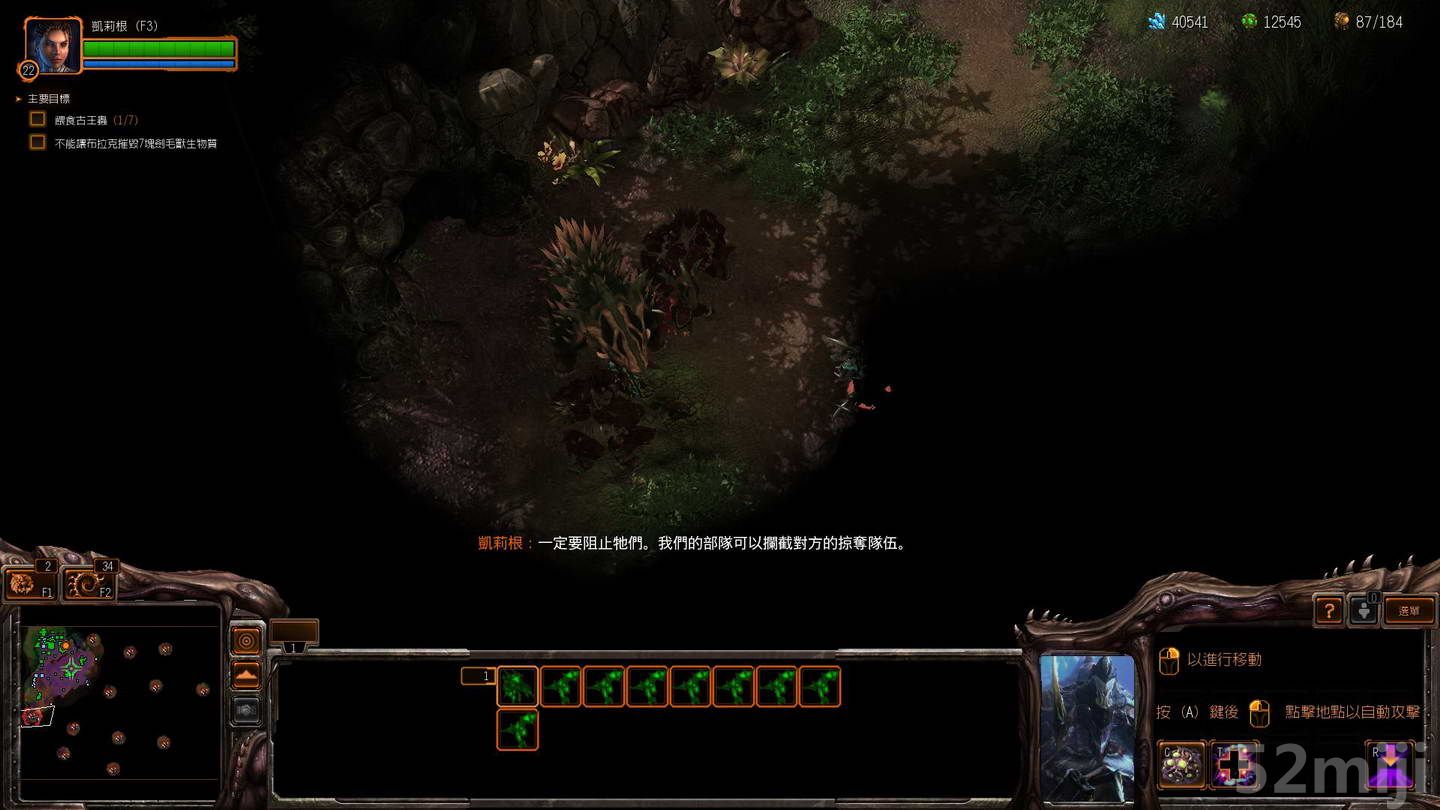The image size is (1440, 810).
Task: Toggle the minimap terrain view button
Action: pos(245,671)
